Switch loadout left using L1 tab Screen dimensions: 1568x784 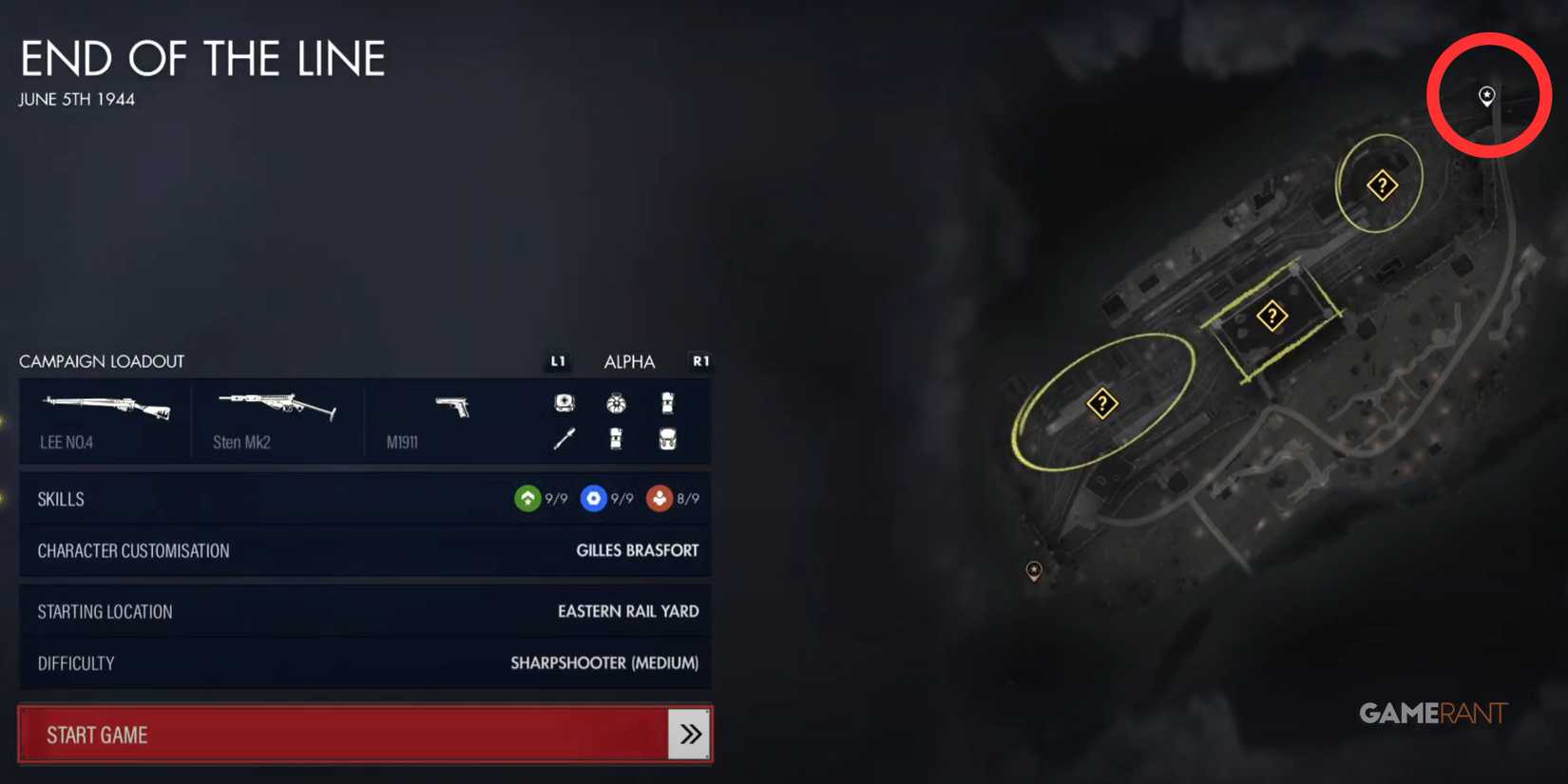click(558, 361)
